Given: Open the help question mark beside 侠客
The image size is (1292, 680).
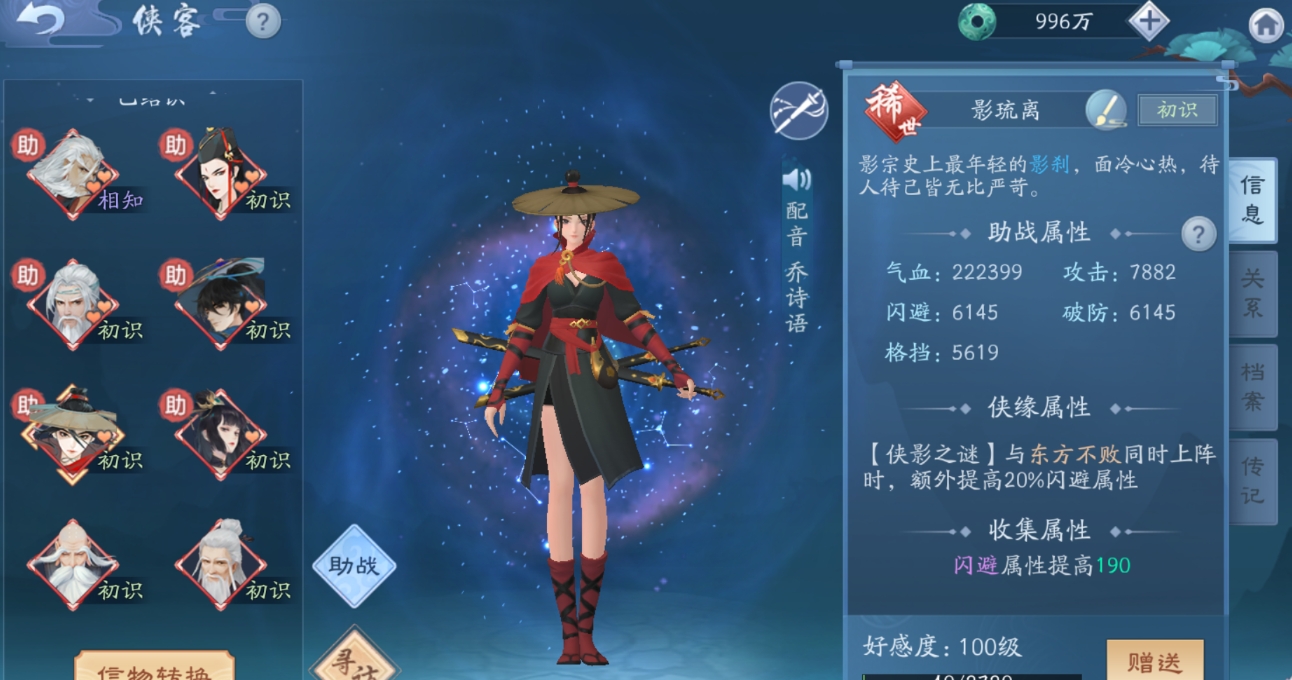Looking at the screenshot, I should click(262, 20).
